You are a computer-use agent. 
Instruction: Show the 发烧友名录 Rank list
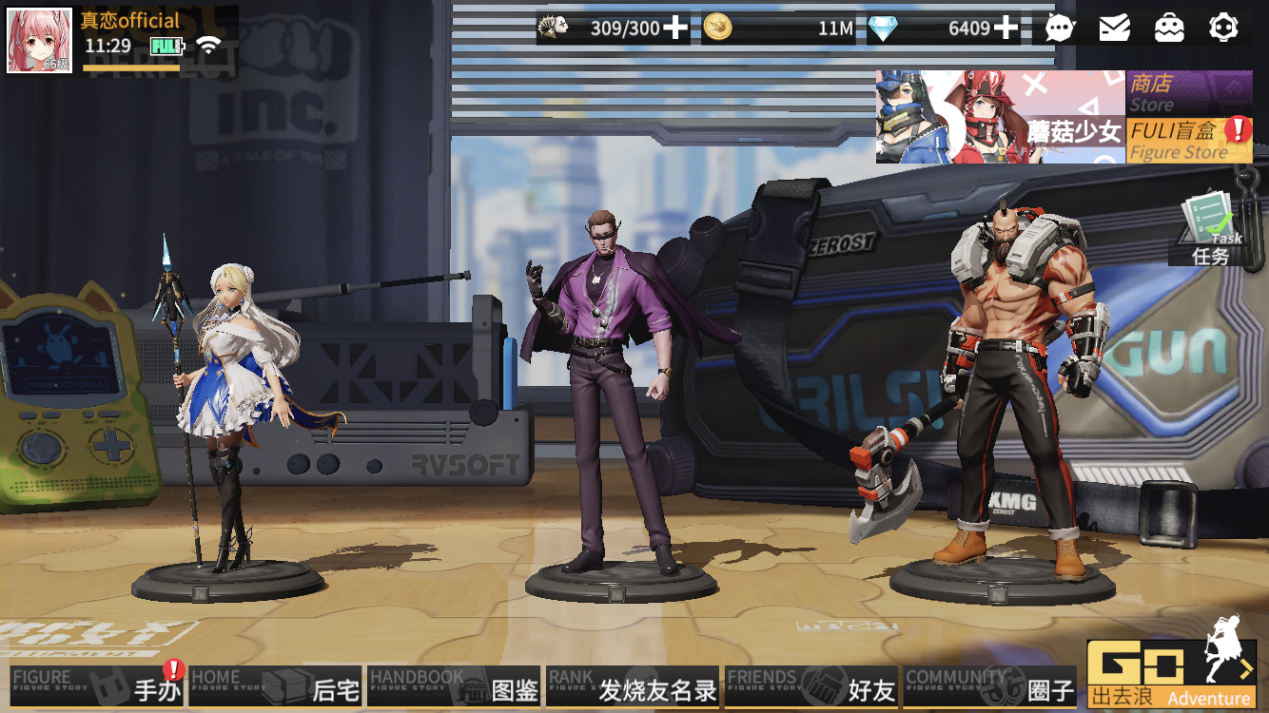(632, 687)
